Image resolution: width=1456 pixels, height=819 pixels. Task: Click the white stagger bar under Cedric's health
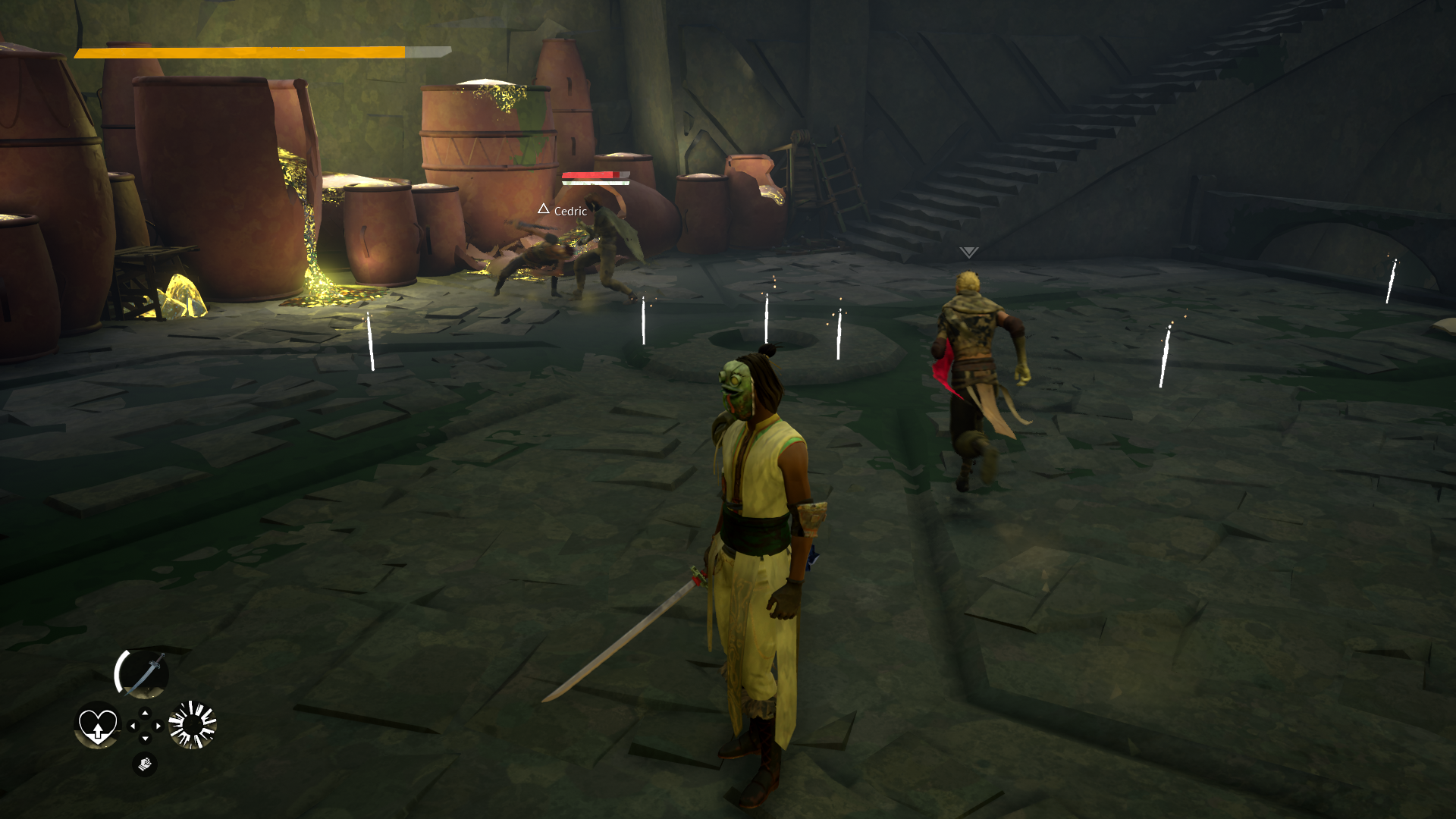click(x=595, y=183)
